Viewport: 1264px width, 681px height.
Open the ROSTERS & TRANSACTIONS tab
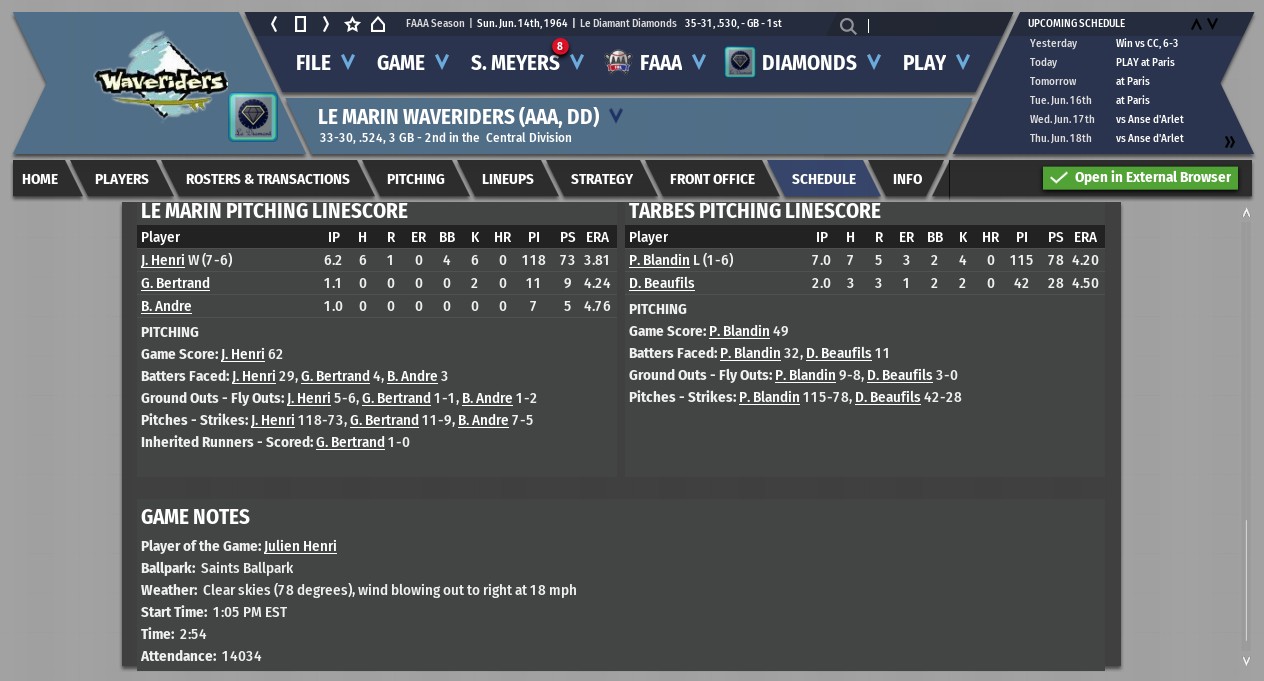(267, 179)
